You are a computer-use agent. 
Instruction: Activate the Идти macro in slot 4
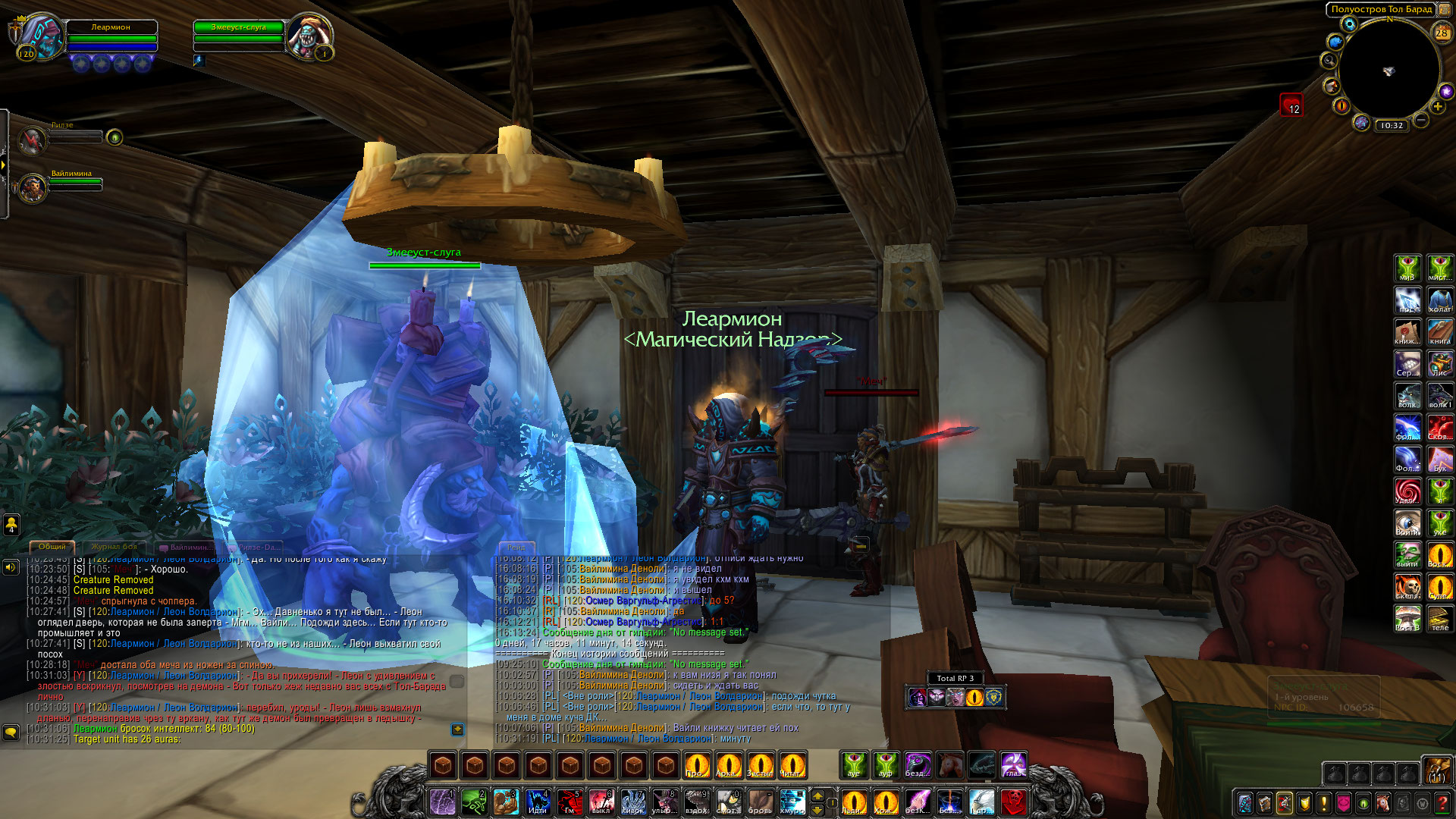coord(538,802)
